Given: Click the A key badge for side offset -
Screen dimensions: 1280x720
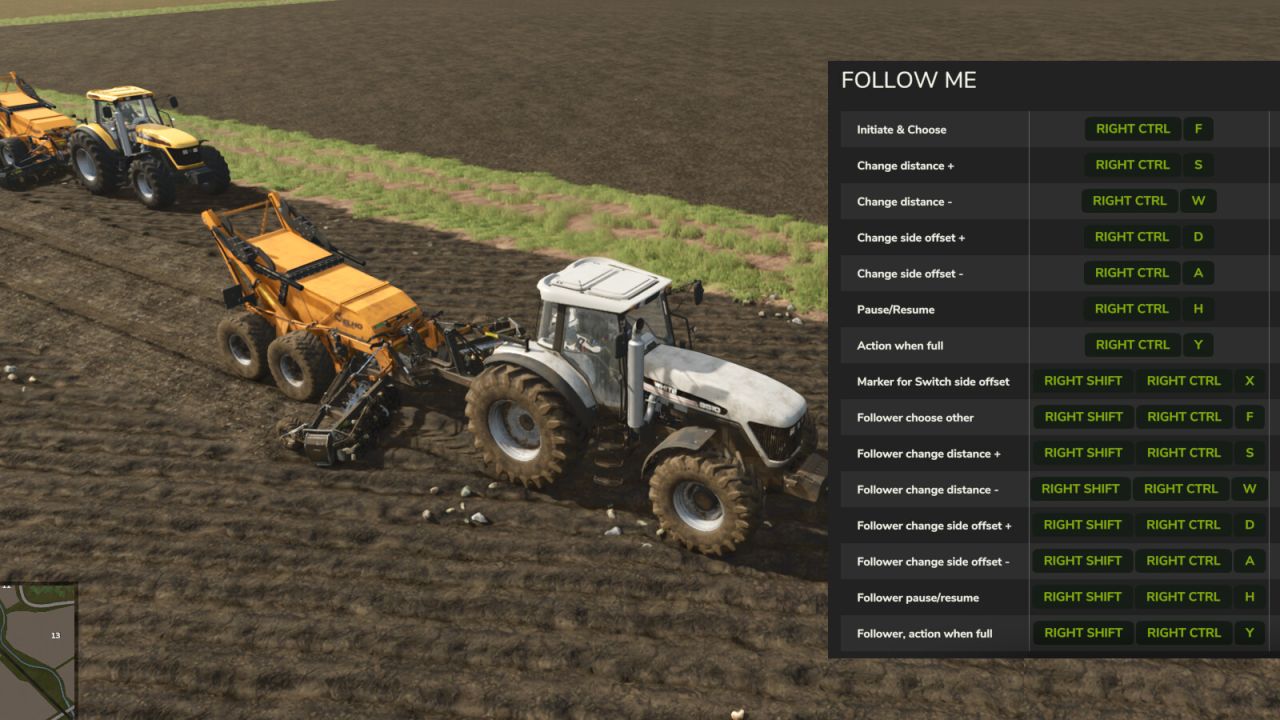Looking at the screenshot, I should click(x=1197, y=272).
